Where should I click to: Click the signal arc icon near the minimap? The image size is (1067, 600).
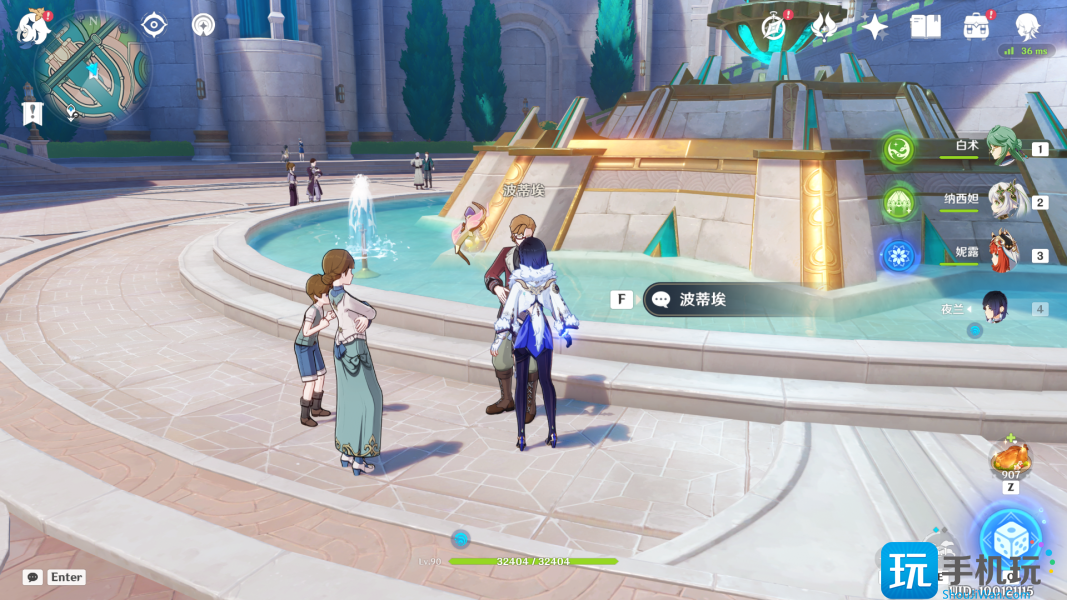[203, 25]
